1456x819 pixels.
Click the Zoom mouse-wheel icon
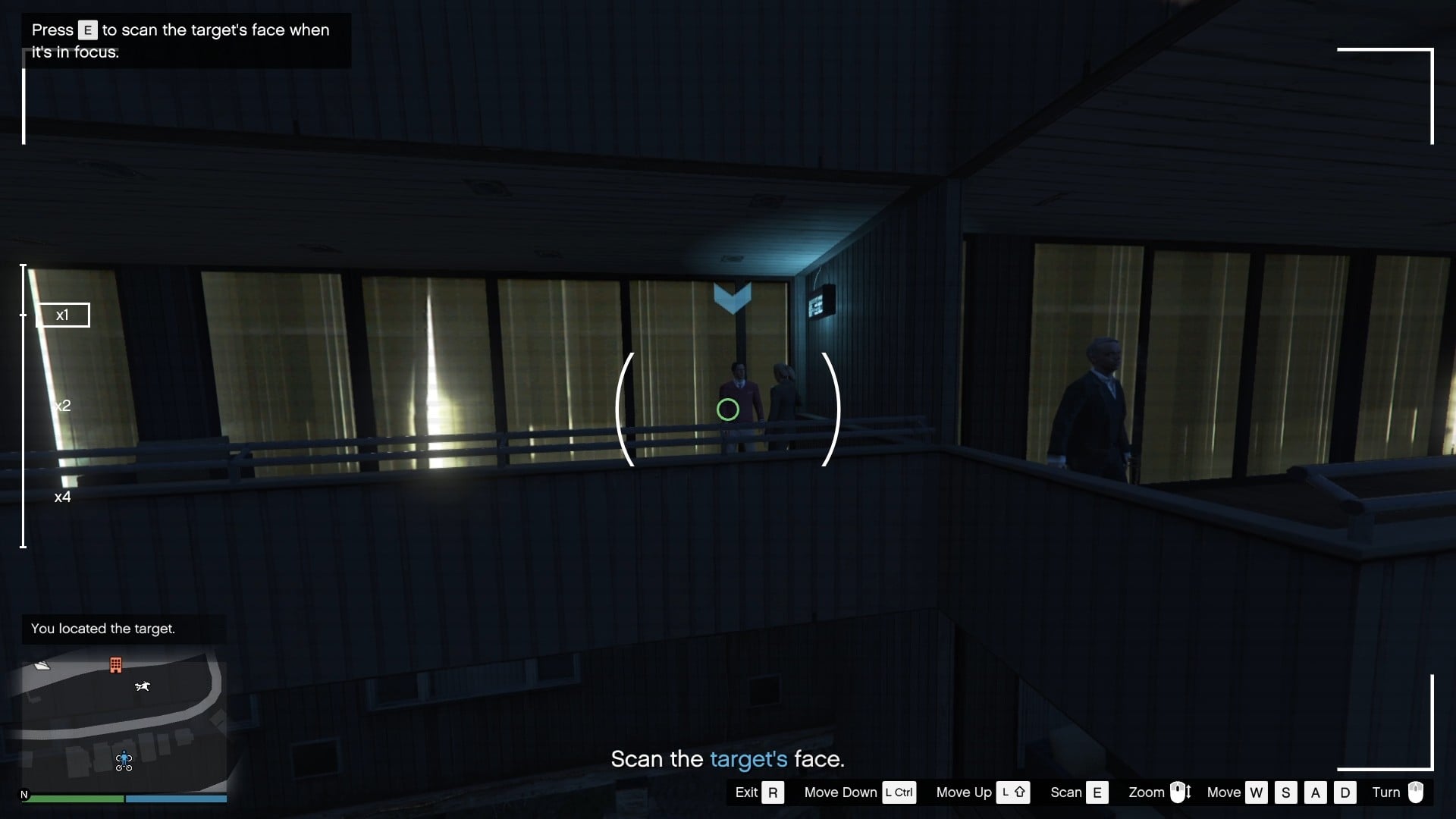point(1180,792)
